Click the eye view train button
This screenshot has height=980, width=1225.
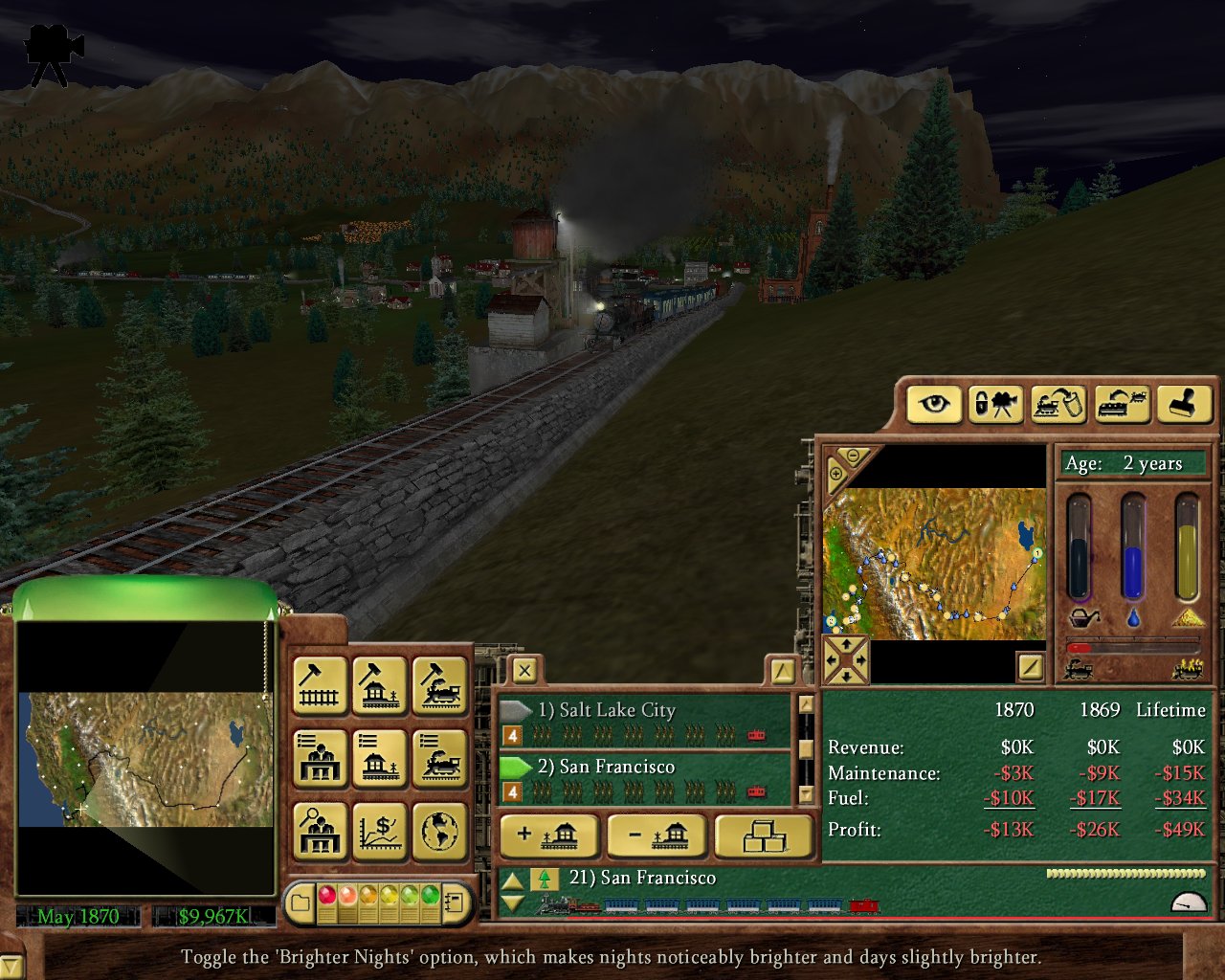click(x=933, y=404)
